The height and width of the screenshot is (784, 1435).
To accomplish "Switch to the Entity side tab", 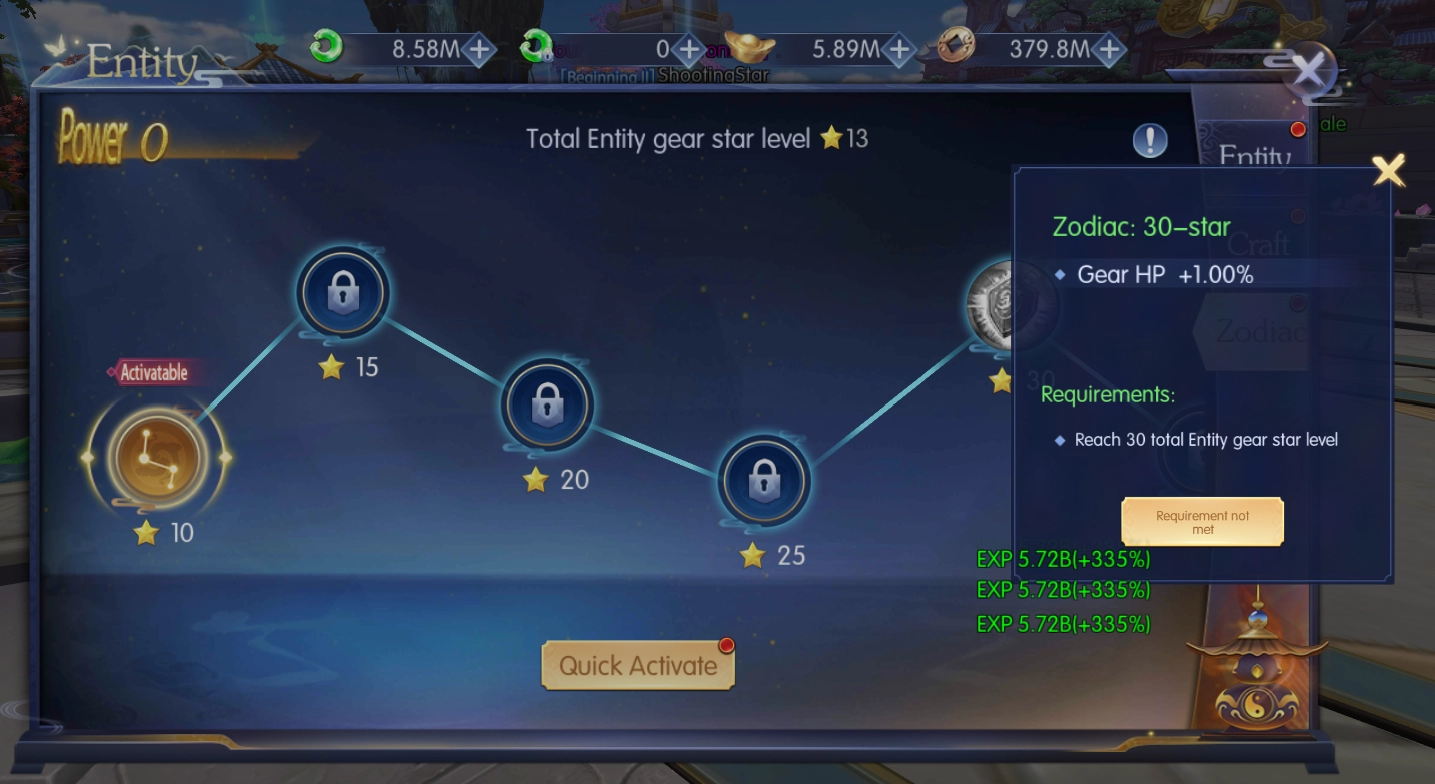I will tap(1255, 155).
